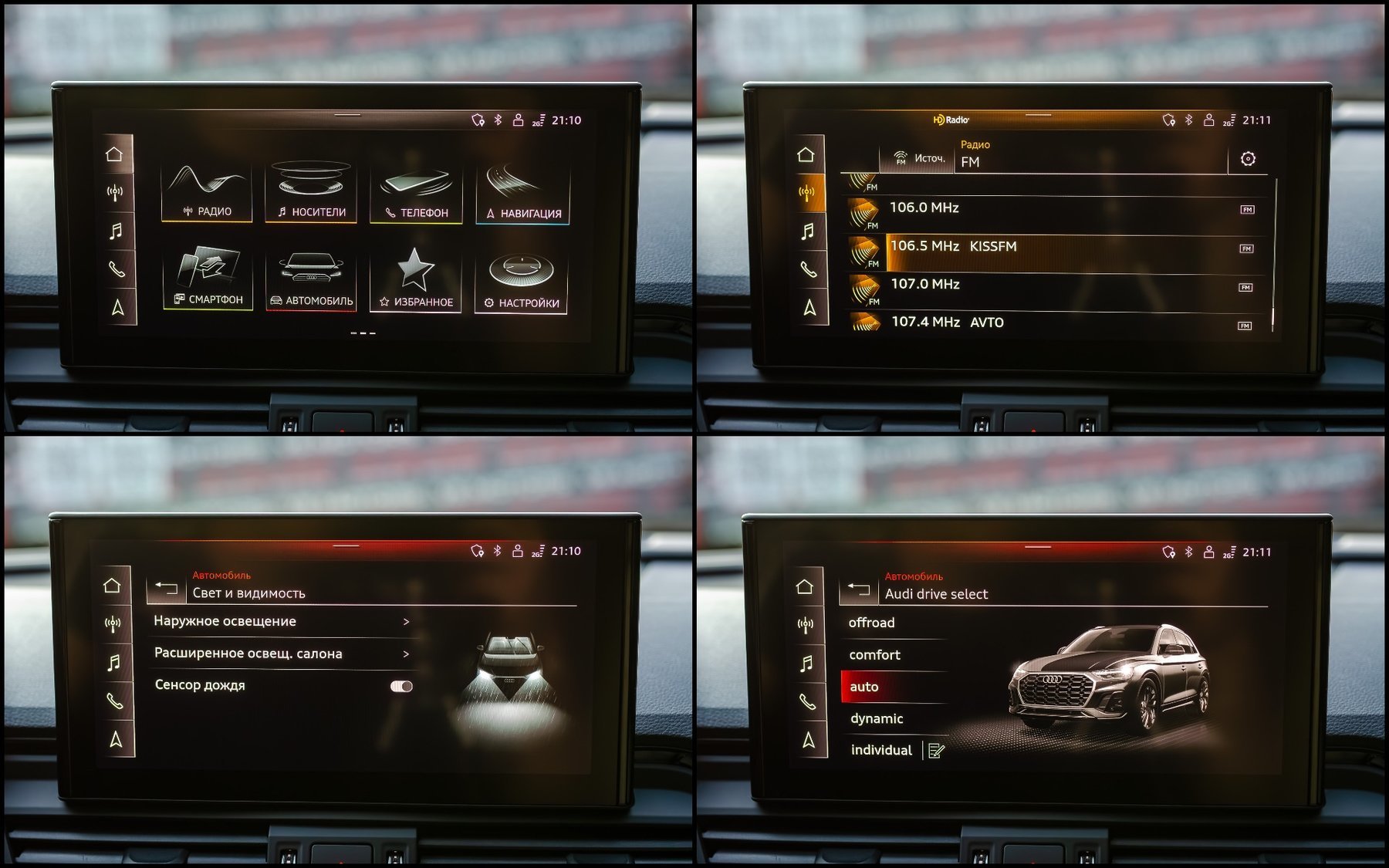Open the АВТОМОБИЛЬ vehicle menu tile
The width and height of the screenshot is (1389, 868).
pyautogui.click(x=310, y=282)
